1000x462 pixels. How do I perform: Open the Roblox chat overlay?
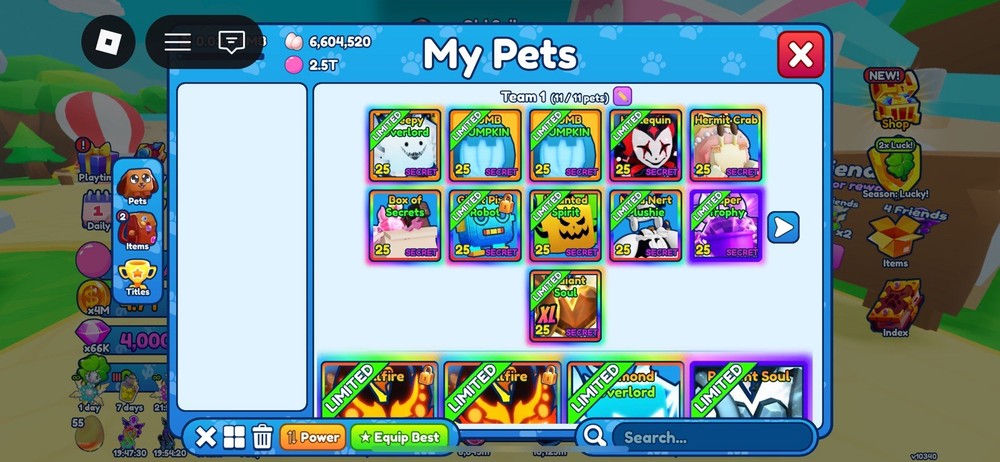tap(232, 42)
